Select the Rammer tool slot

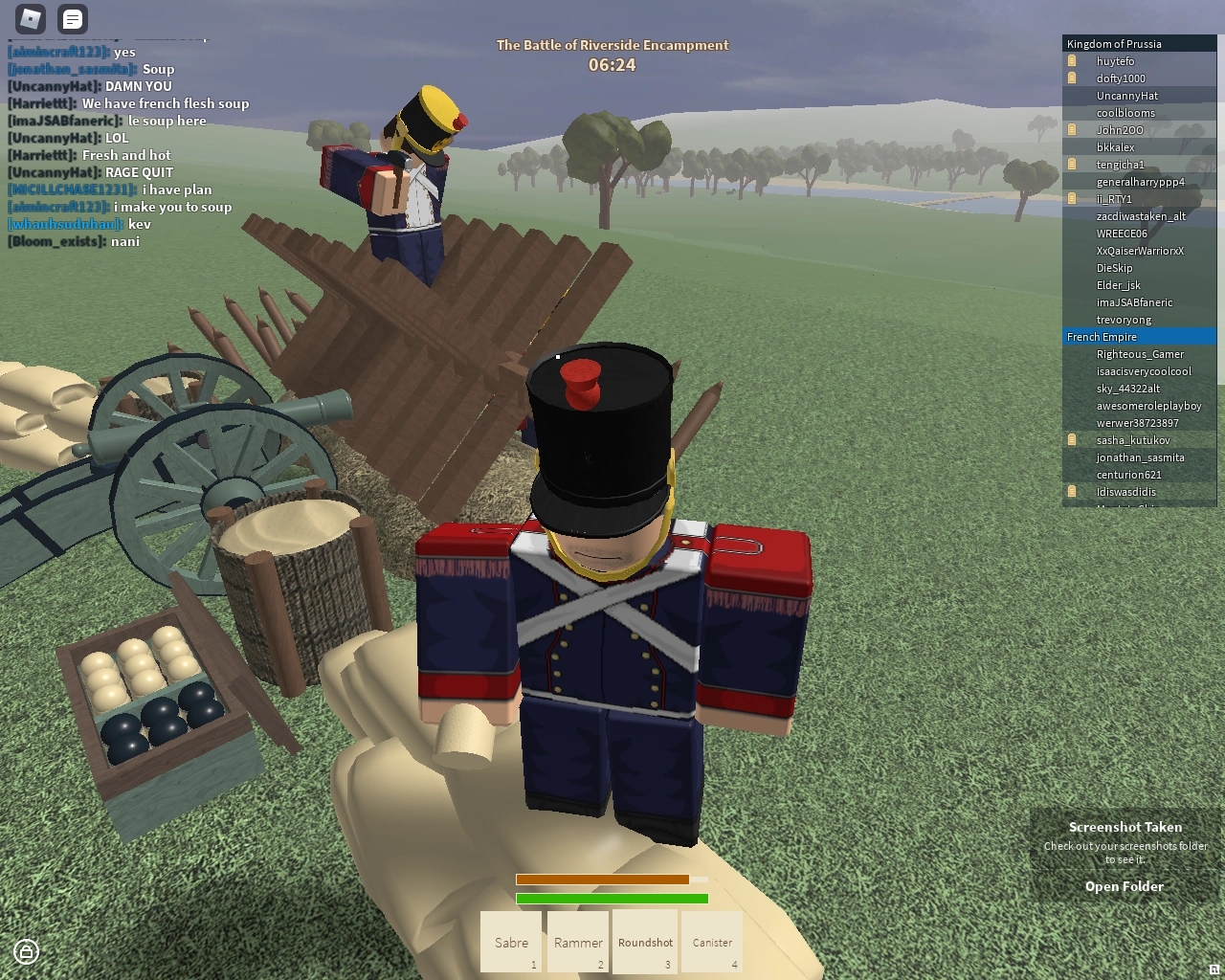577,942
